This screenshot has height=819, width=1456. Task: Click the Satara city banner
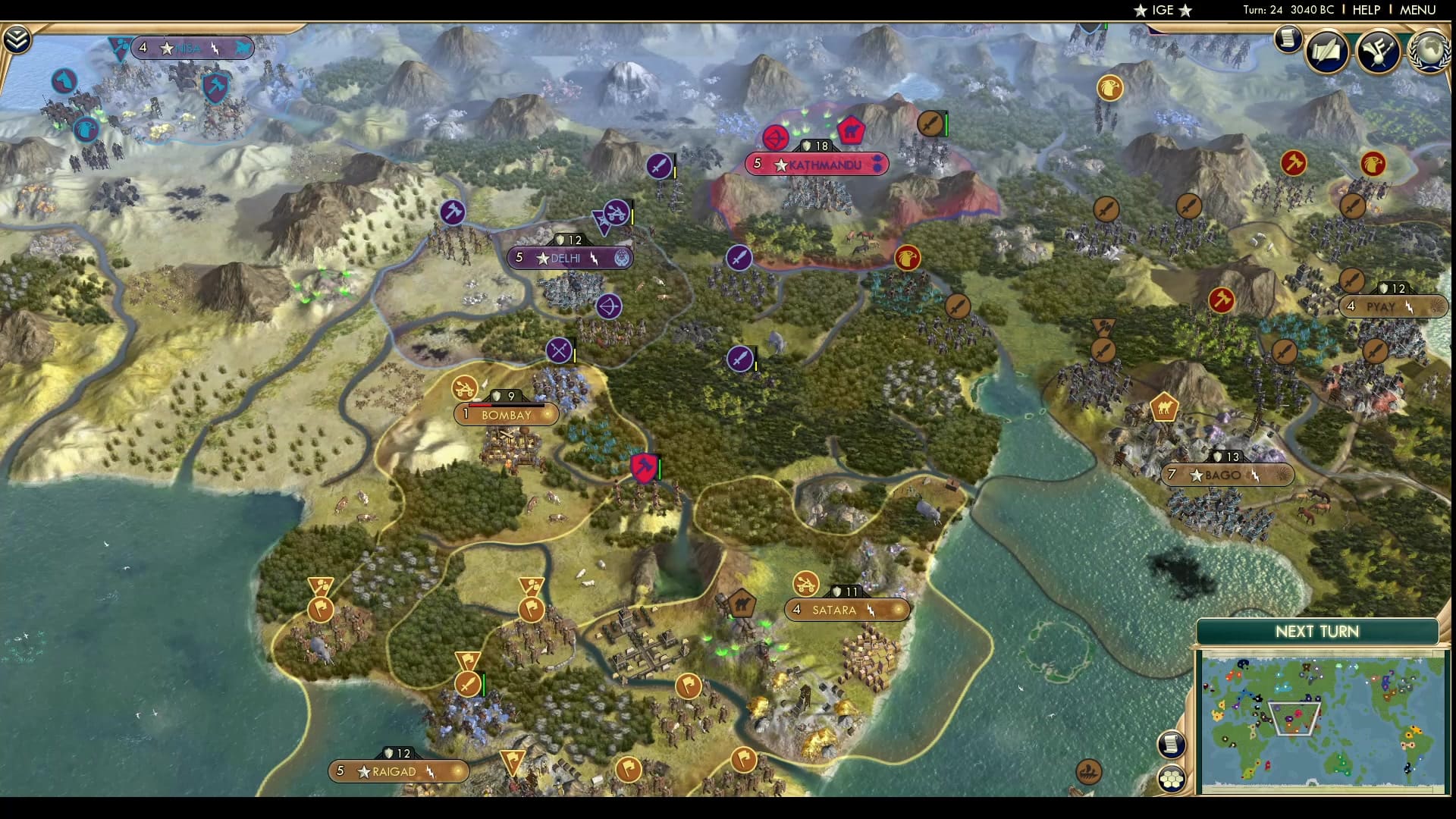coord(847,610)
